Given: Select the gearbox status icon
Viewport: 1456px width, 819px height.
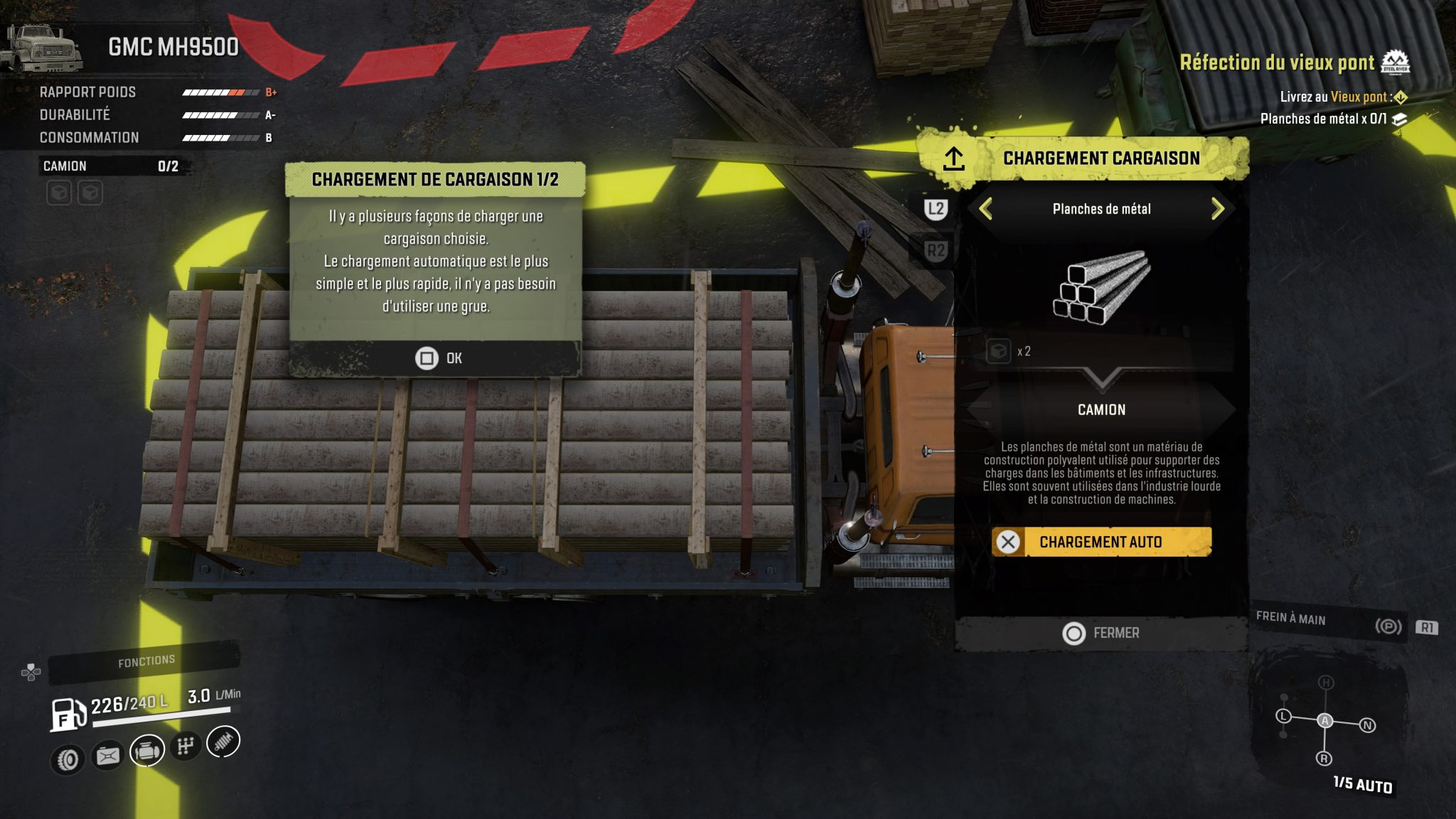Looking at the screenshot, I should tap(186, 746).
